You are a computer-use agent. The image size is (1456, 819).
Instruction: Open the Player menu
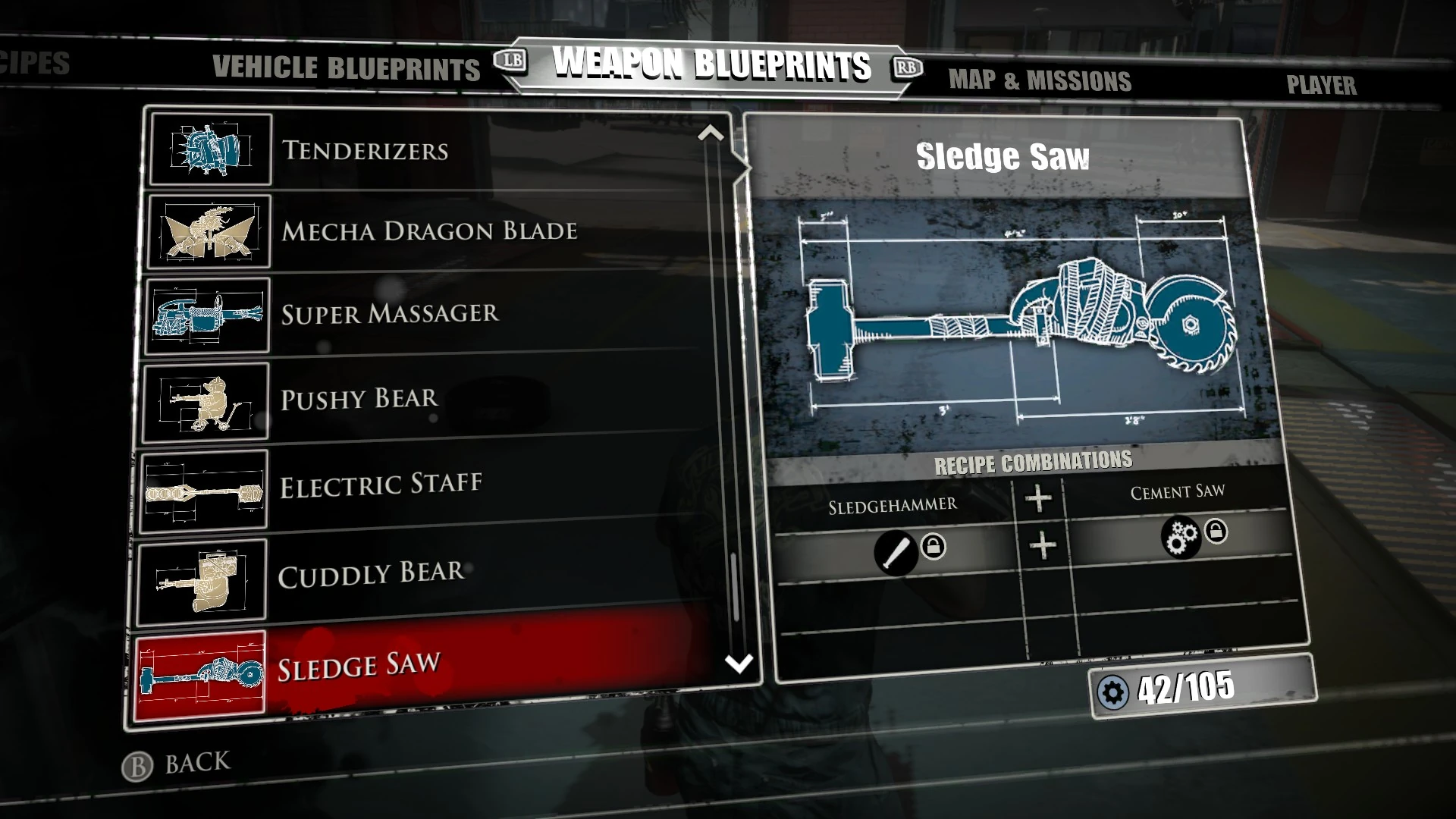1321,85
